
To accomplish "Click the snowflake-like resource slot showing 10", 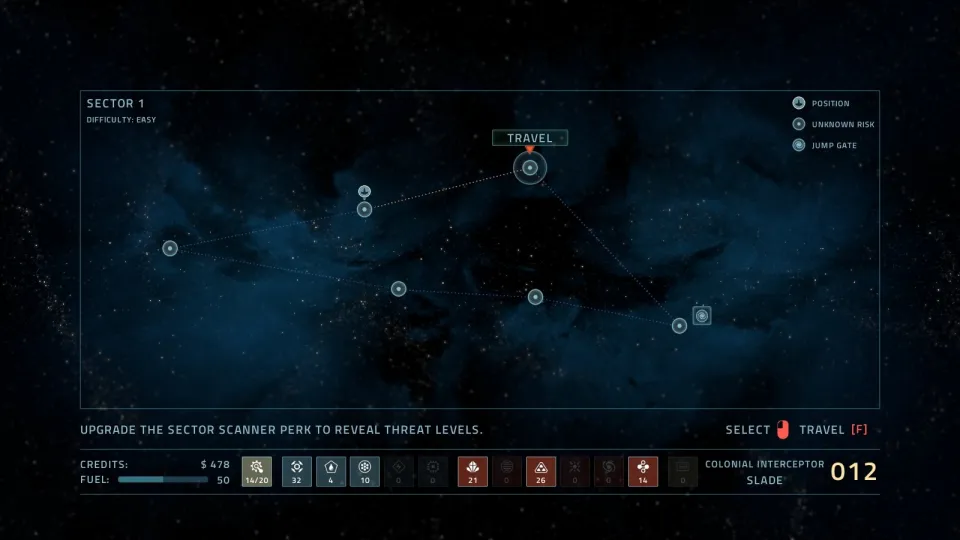I will pyautogui.click(x=365, y=471).
